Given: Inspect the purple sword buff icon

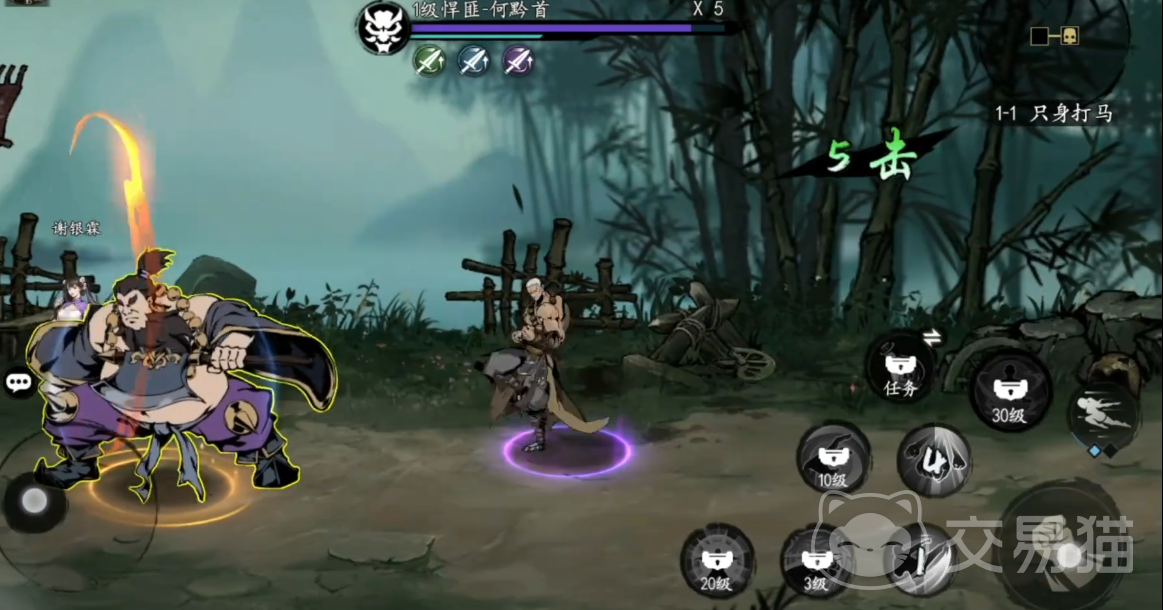Looking at the screenshot, I should [x=517, y=61].
